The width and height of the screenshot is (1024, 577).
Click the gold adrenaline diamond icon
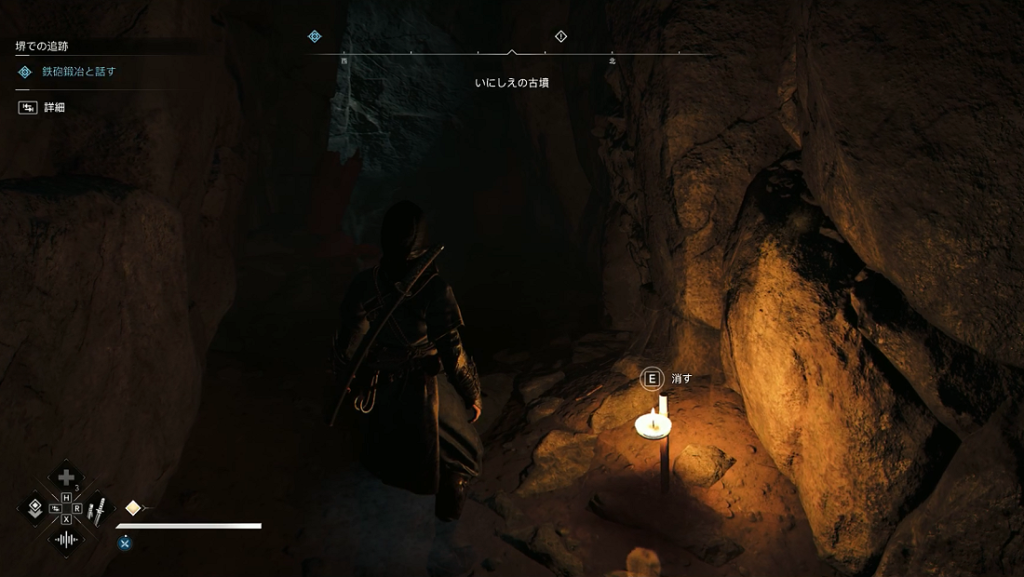pyautogui.click(x=133, y=508)
